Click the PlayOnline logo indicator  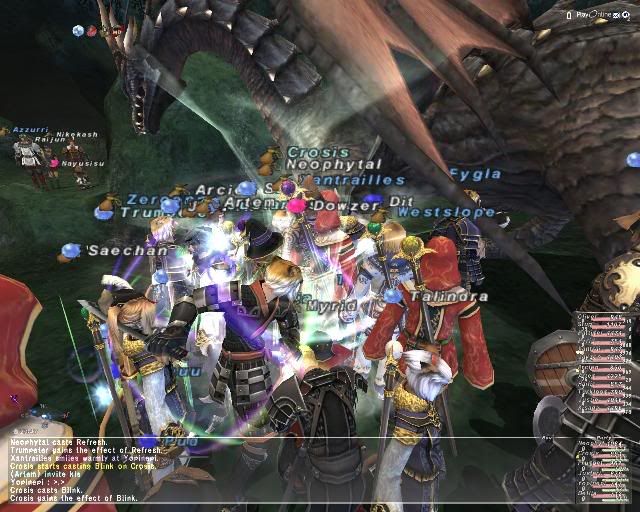coord(593,15)
